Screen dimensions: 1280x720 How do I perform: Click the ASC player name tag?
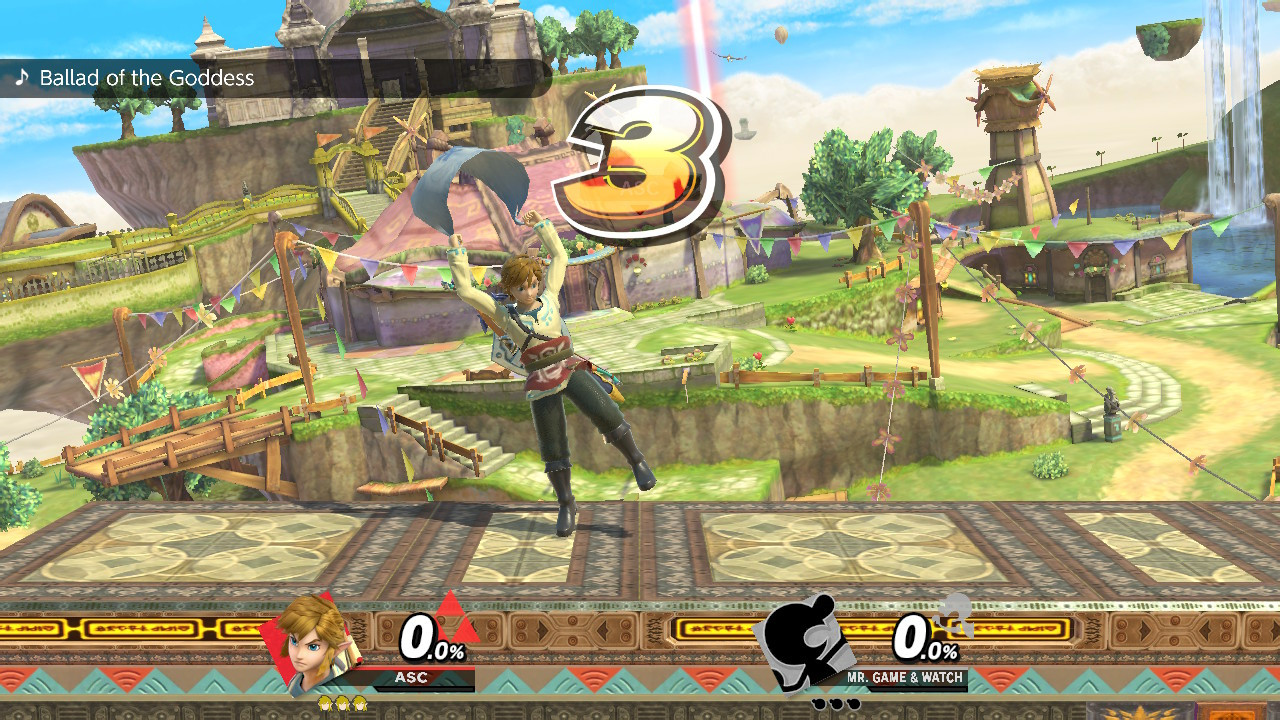(411, 676)
